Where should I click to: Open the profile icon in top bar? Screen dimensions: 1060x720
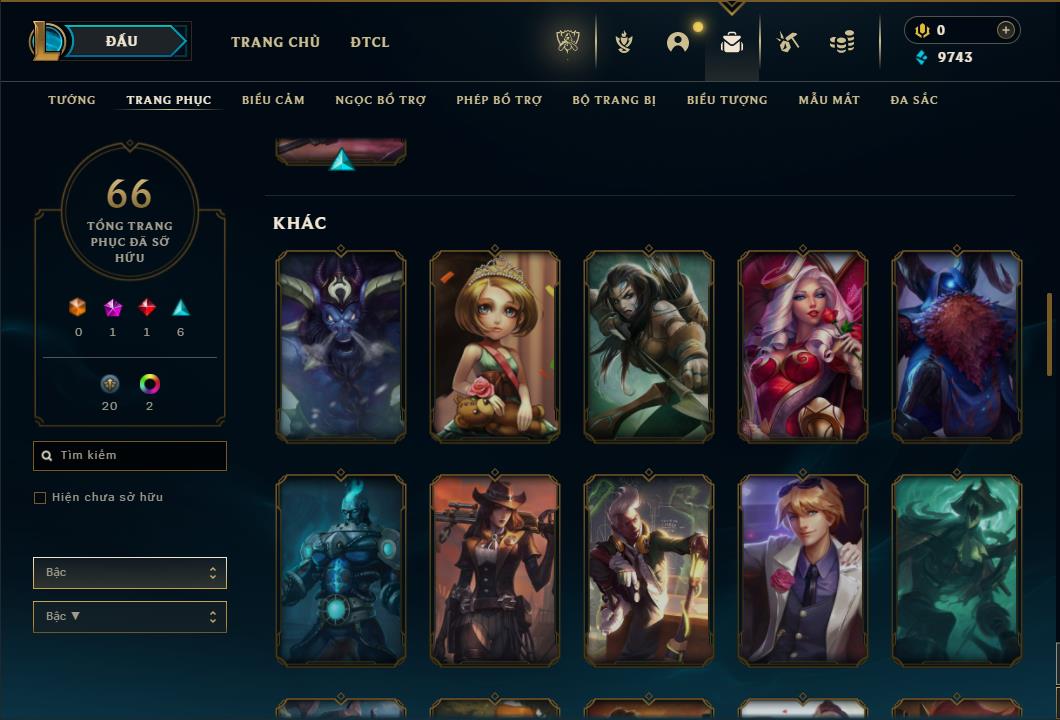coord(678,42)
